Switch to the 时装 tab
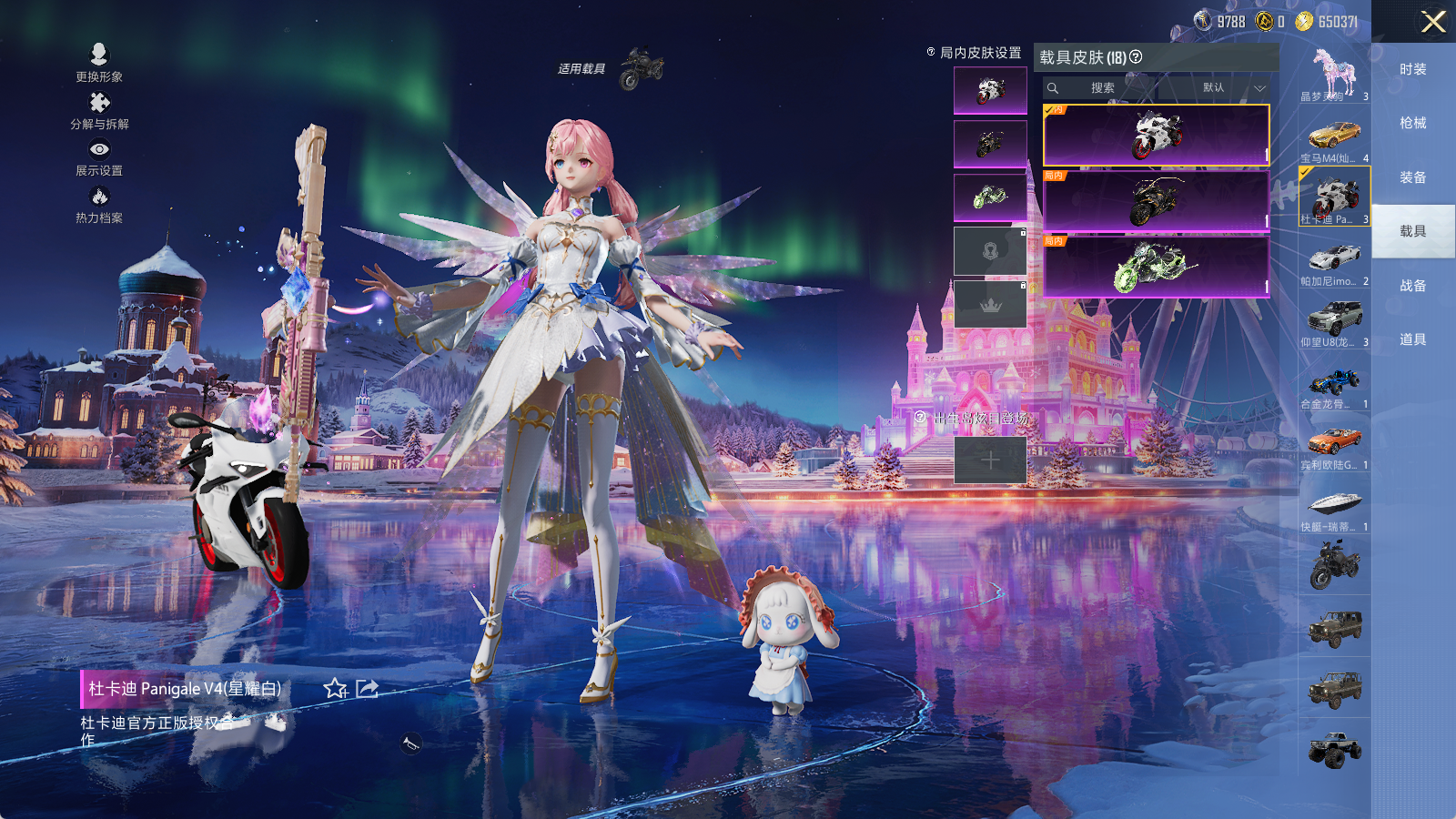This screenshot has height=819, width=1456. [x=1412, y=69]
